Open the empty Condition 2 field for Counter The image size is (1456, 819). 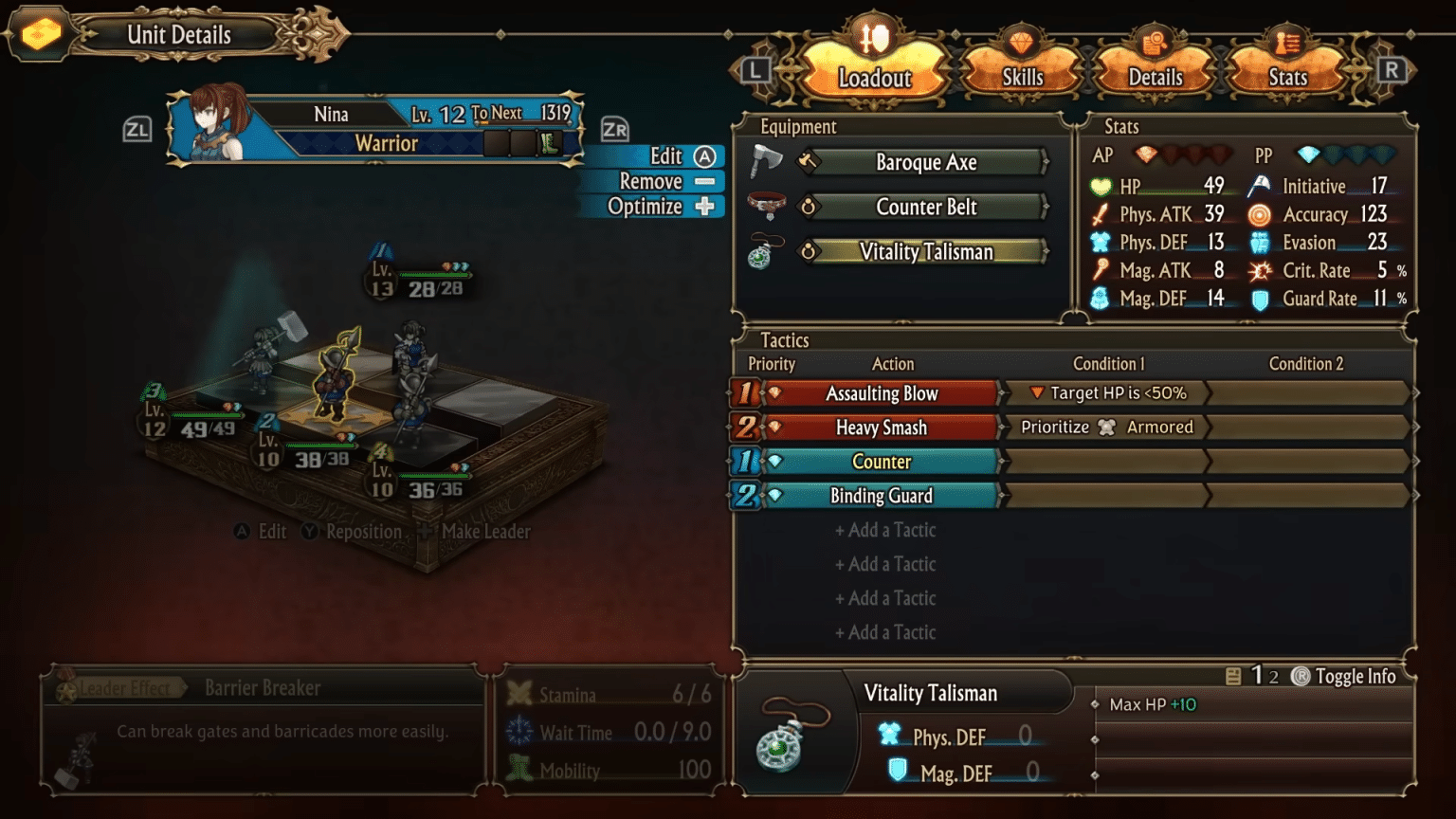point(1306,462)
